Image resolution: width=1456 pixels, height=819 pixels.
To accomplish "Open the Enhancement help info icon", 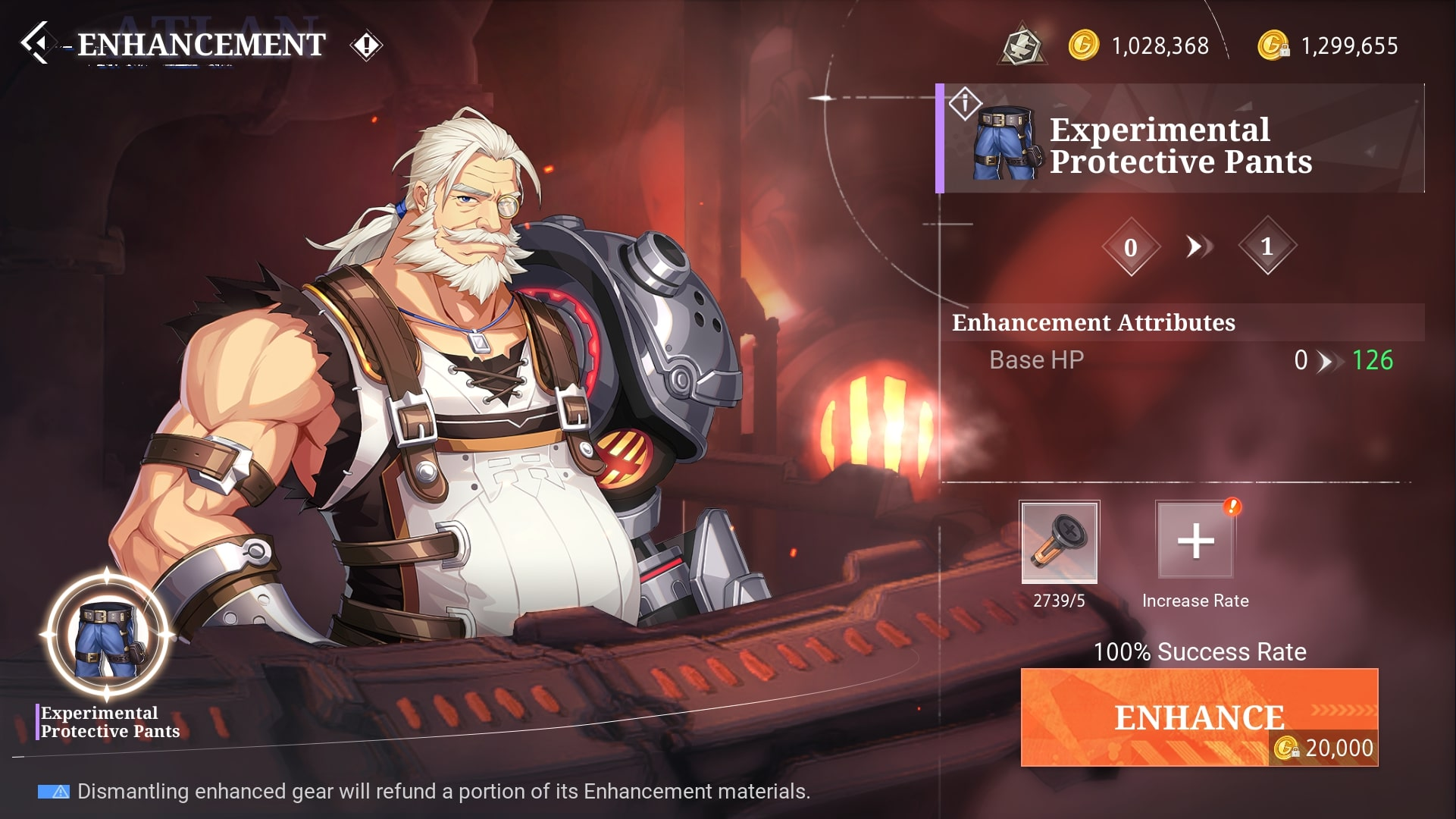I will (366, 45).
